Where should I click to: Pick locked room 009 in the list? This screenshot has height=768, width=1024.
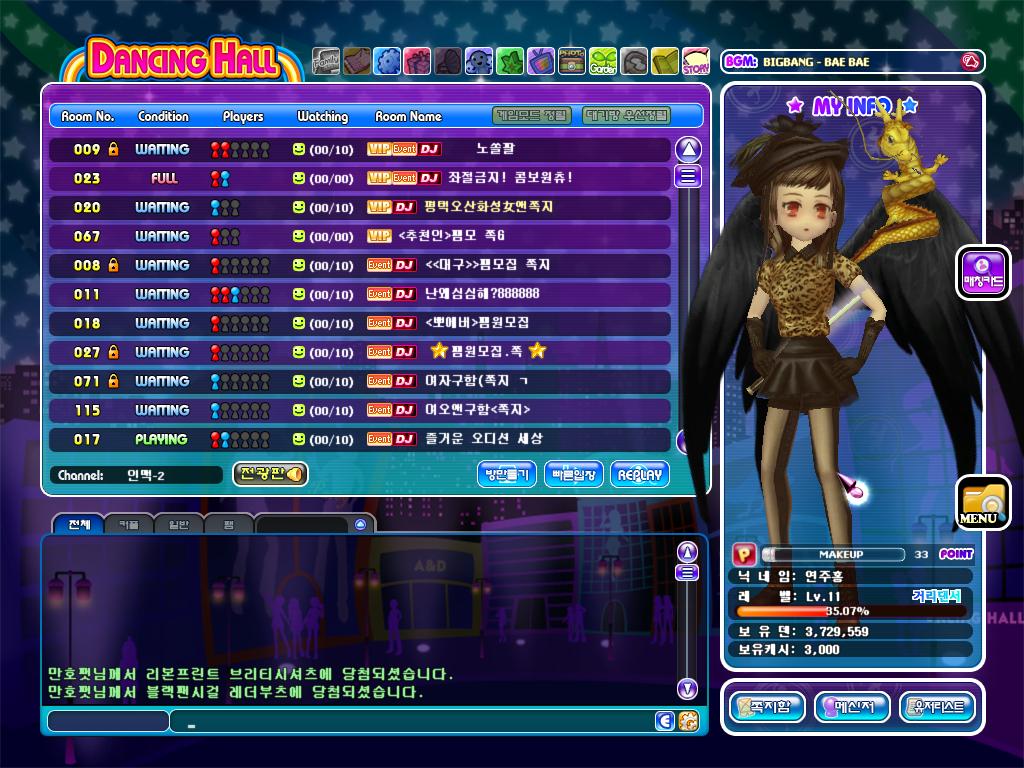[360, 149]
